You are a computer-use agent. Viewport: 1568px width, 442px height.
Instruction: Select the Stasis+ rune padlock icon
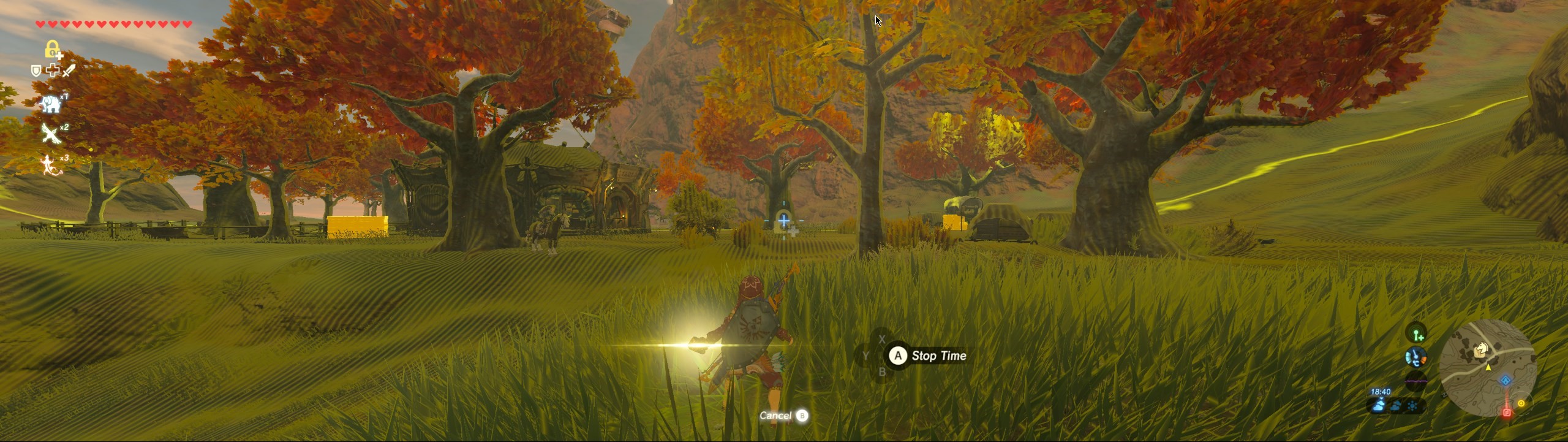[53, 50]
